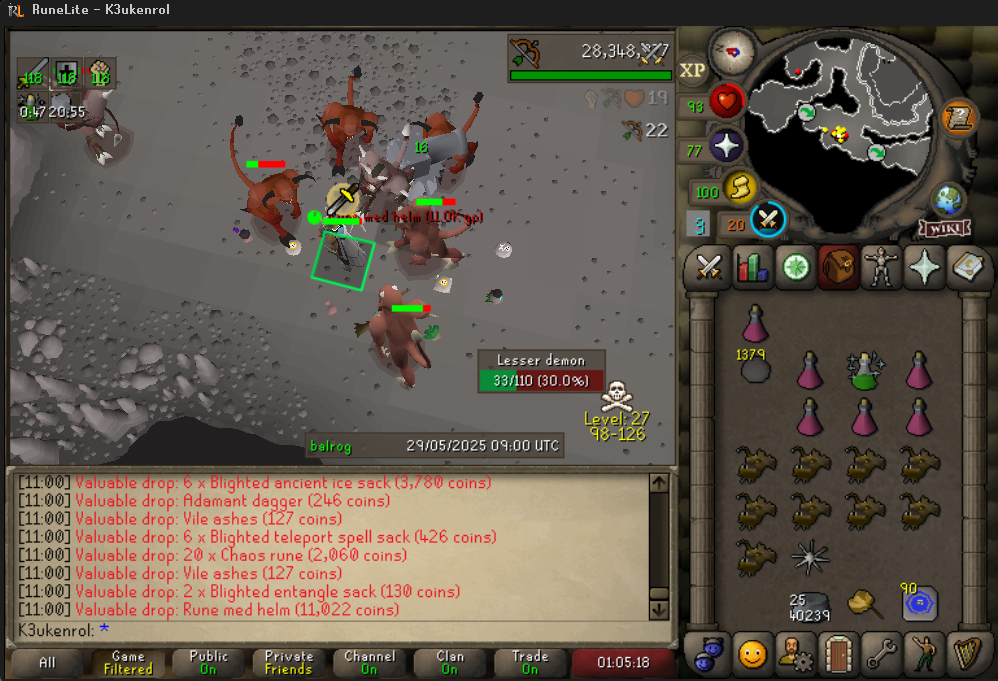
Task: Open the Music Player harp tab
Action: tap(968, 655)
